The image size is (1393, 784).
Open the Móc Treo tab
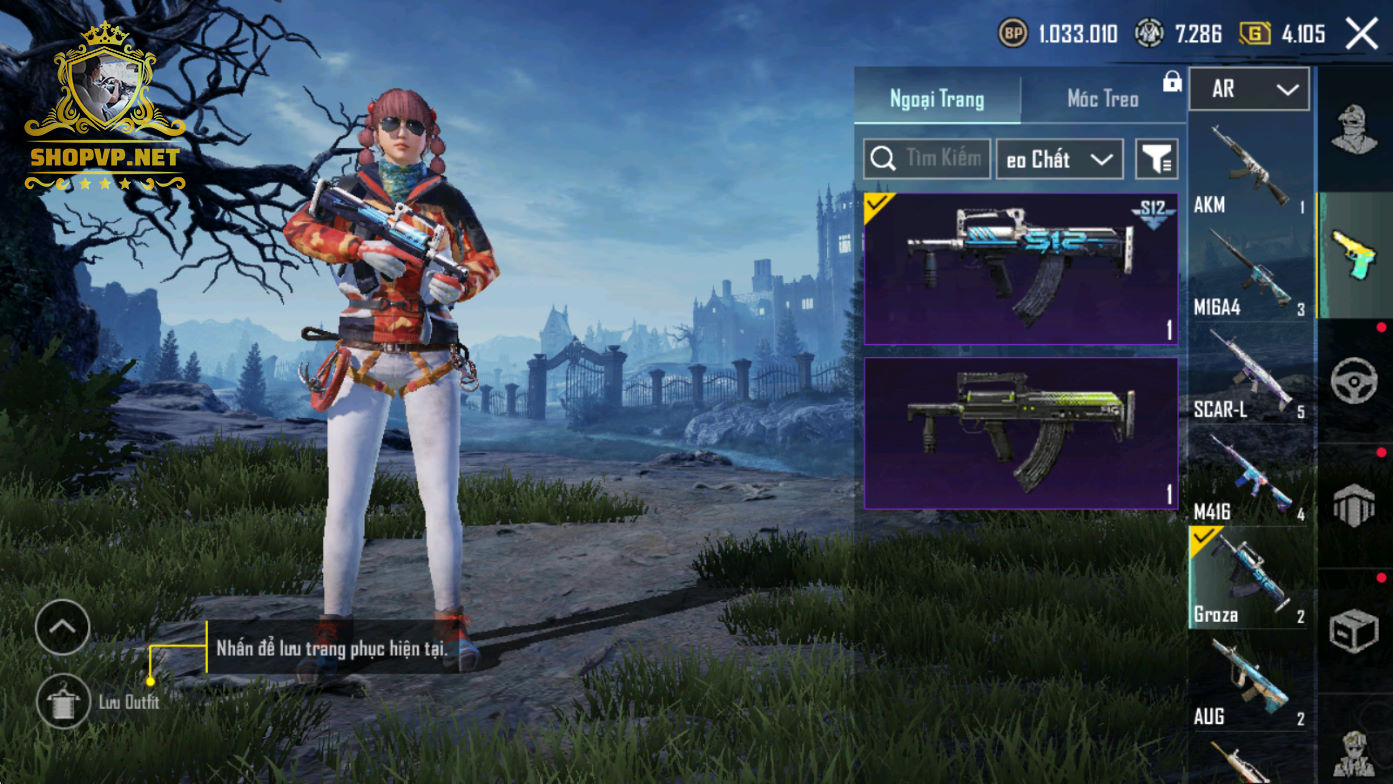pyautogui.click(x=1102, y=99)
